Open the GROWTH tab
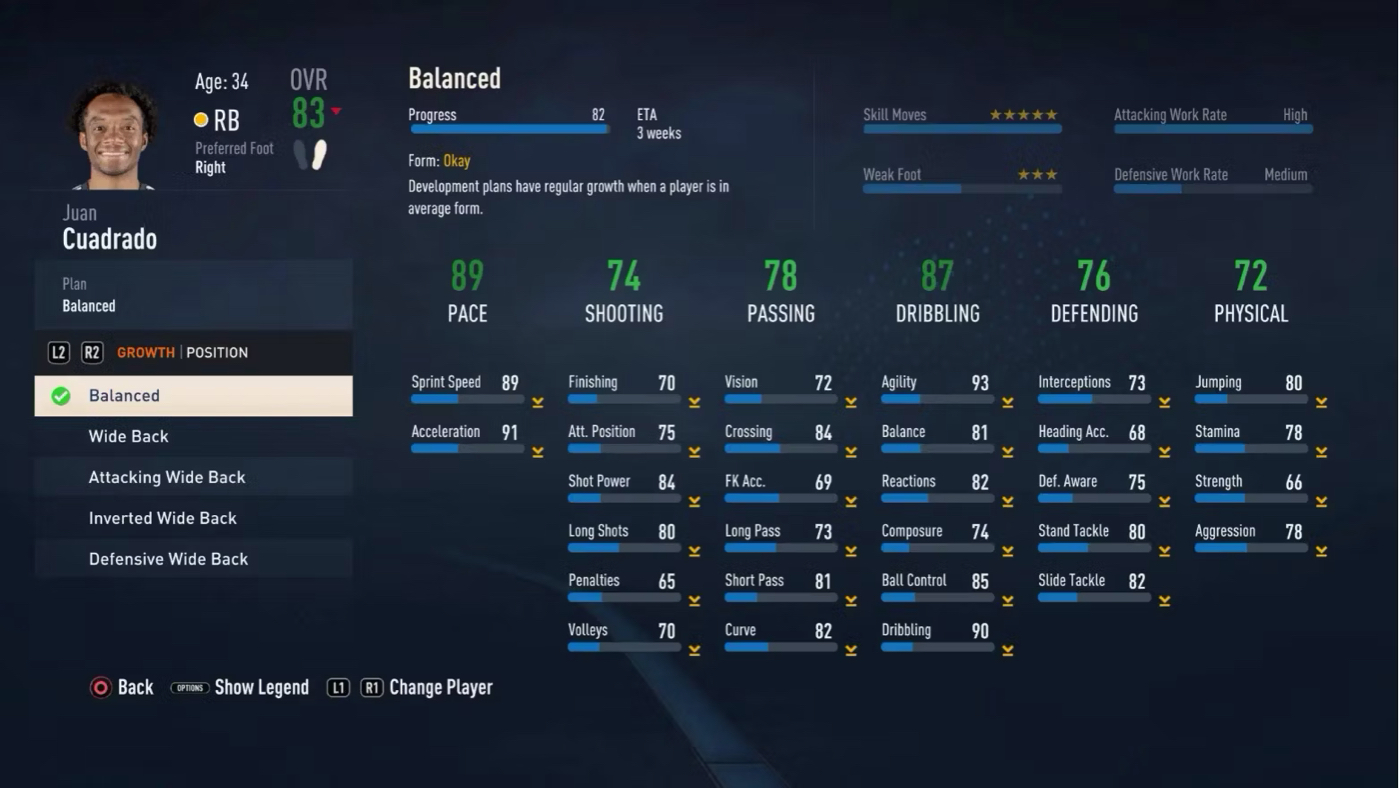The image size is (1400, 788). pyautogui.click(x=146, y=352)
